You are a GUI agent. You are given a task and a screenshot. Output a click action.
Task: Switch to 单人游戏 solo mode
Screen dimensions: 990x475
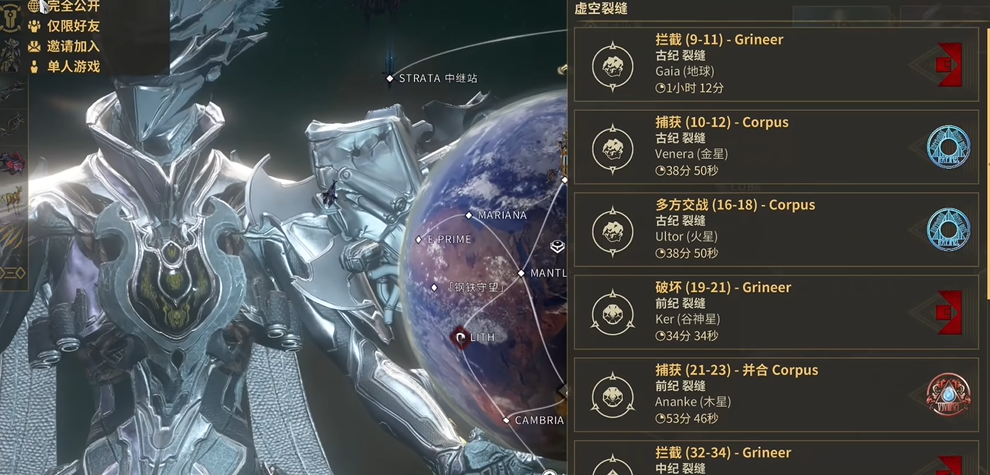(x=72, y=67)
